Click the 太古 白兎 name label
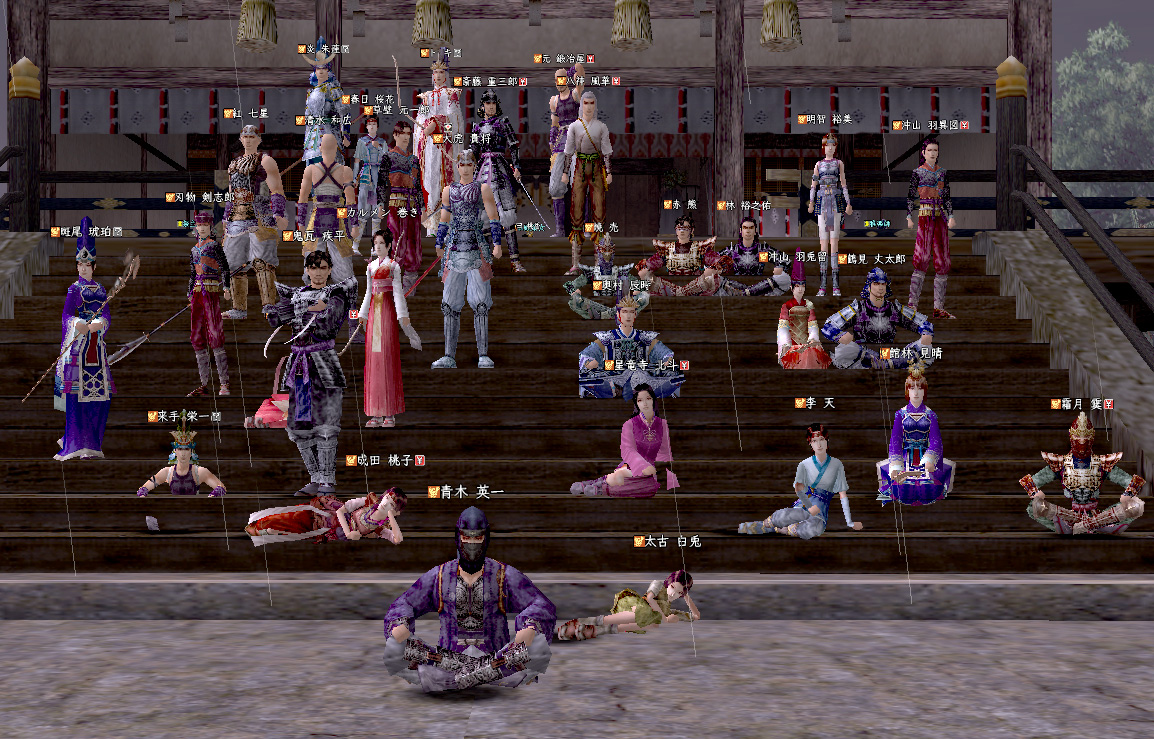 click(x=672, y=541)
